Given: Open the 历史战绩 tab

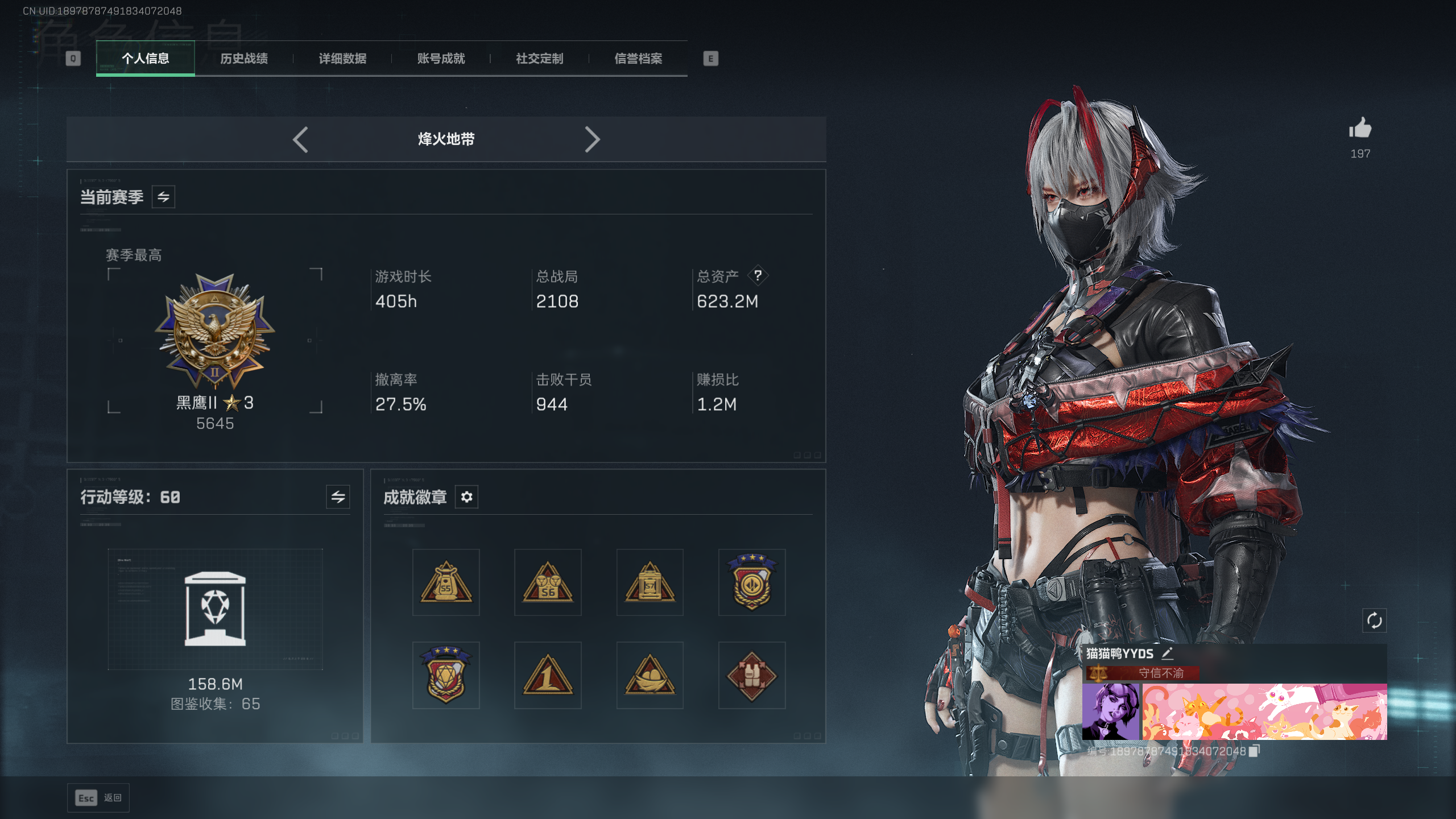Looking at the screenshot, I should tap(243, 59).
